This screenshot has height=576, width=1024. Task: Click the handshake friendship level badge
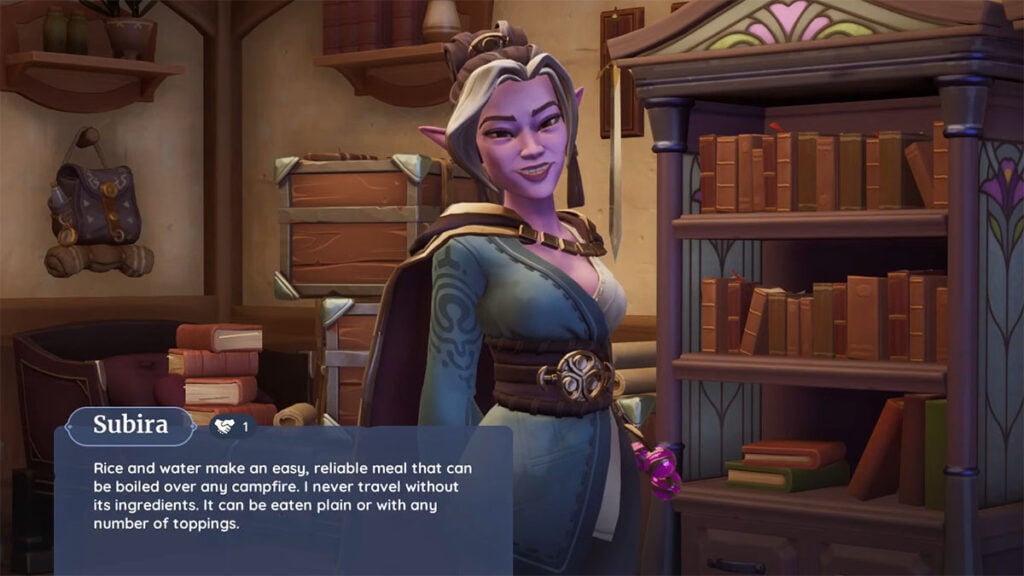232,426
